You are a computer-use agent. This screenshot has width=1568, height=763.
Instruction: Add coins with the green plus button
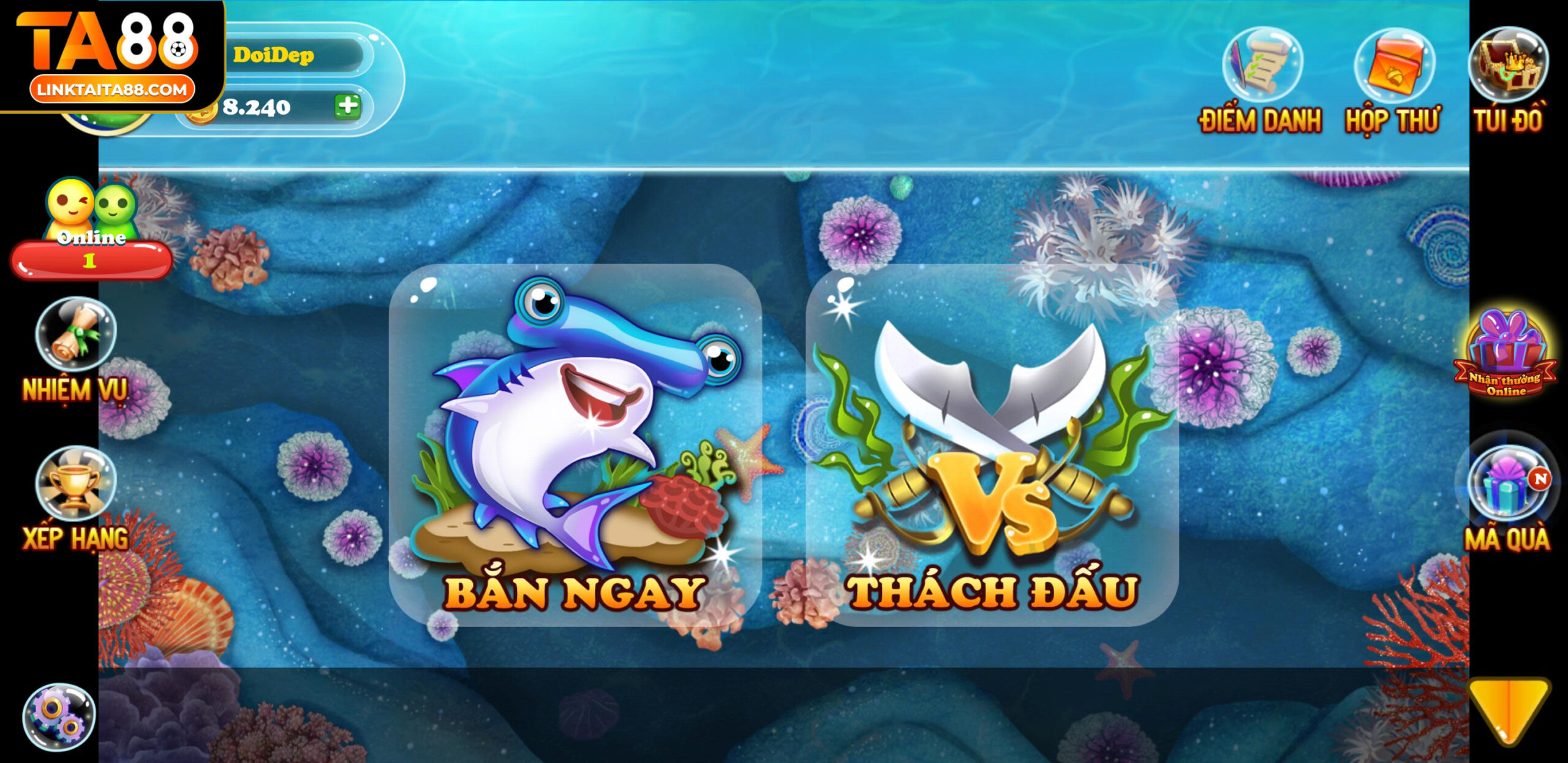tap(347, 106)
